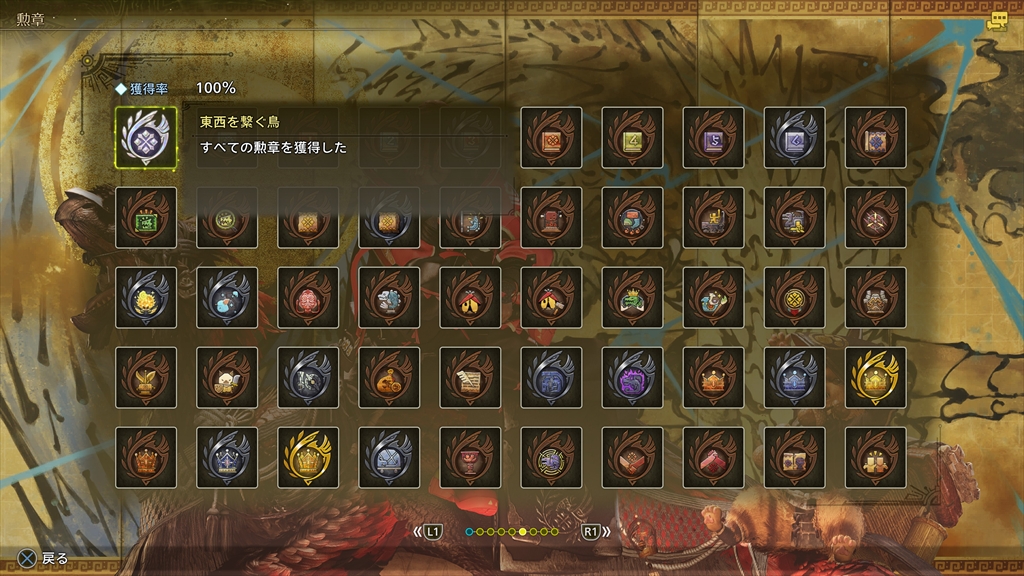The height and width of the screenshot is (576, 1024).
Task: Select the red box medal
Action: 713,457
